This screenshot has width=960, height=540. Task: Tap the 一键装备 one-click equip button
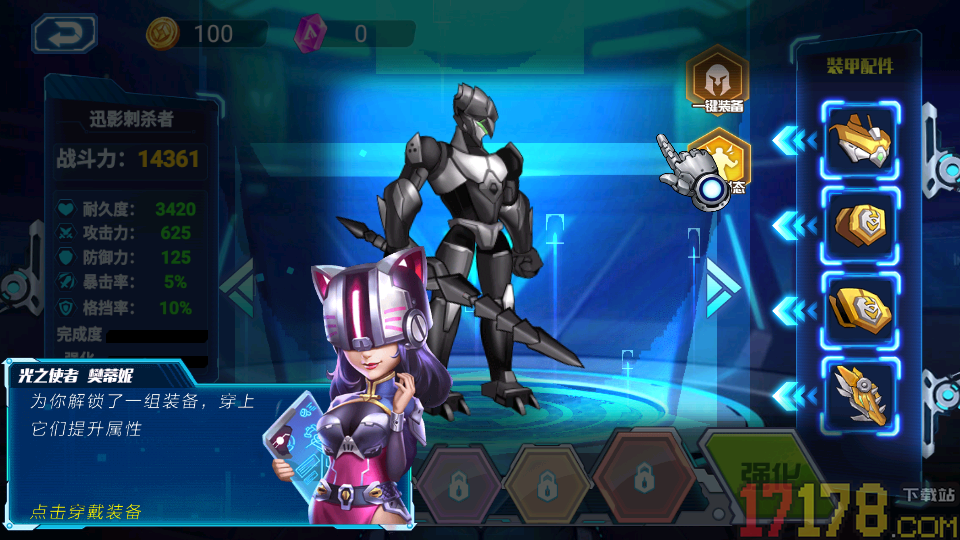[717, 78]
